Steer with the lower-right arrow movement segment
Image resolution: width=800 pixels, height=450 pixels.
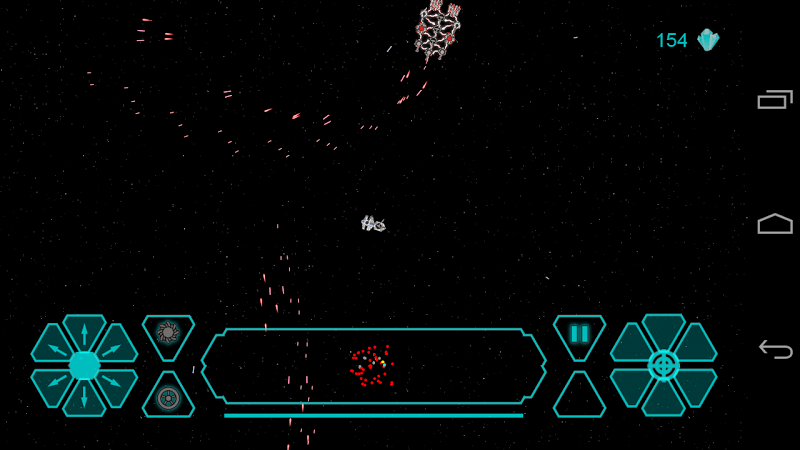(x=117, y=383)
